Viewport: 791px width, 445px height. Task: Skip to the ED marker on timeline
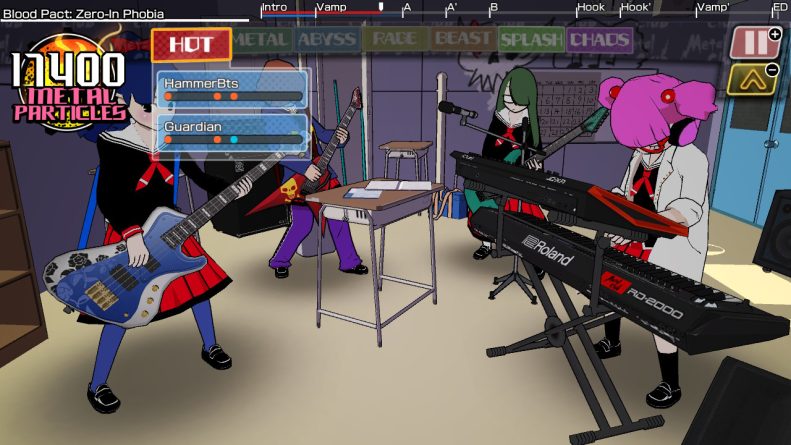coord(780,8)
